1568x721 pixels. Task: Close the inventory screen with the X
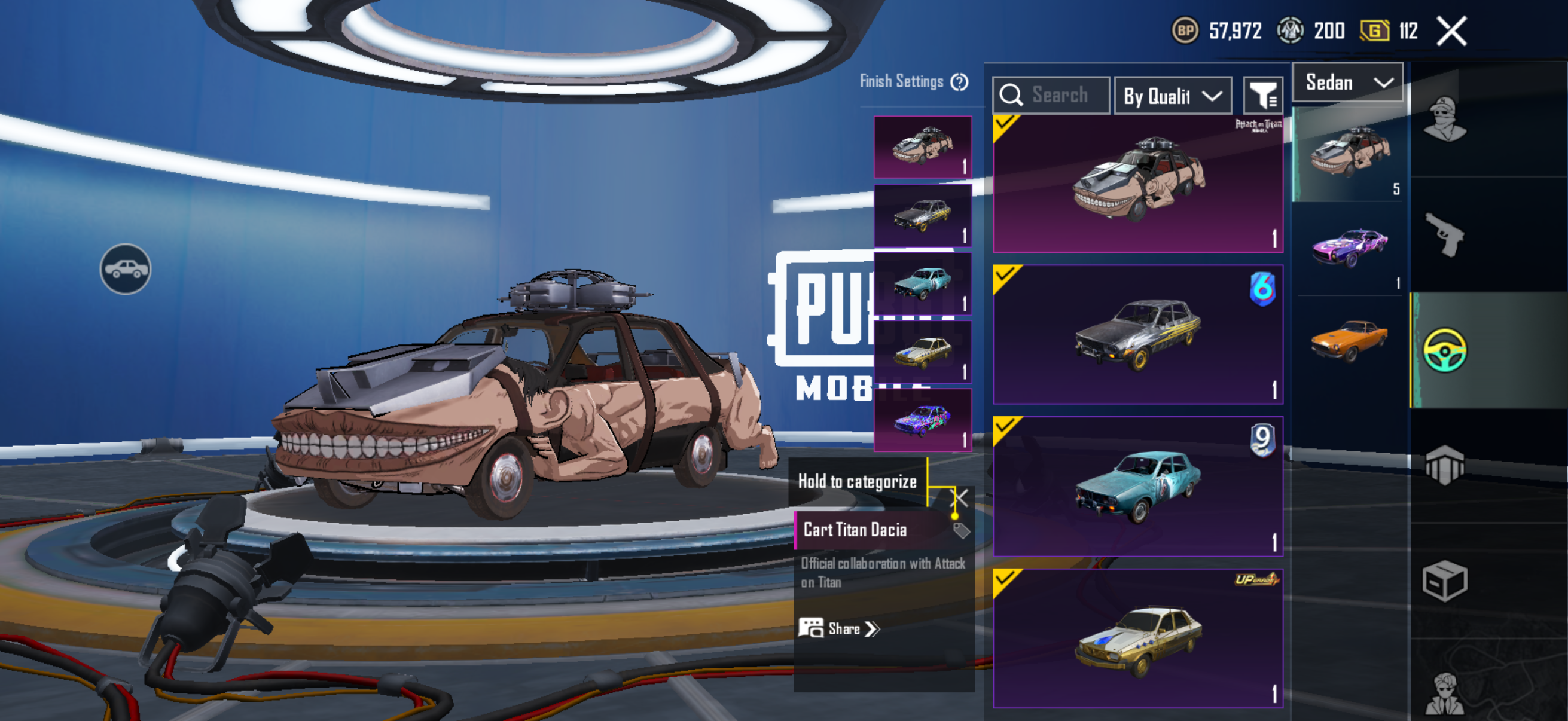(1451, 31)
